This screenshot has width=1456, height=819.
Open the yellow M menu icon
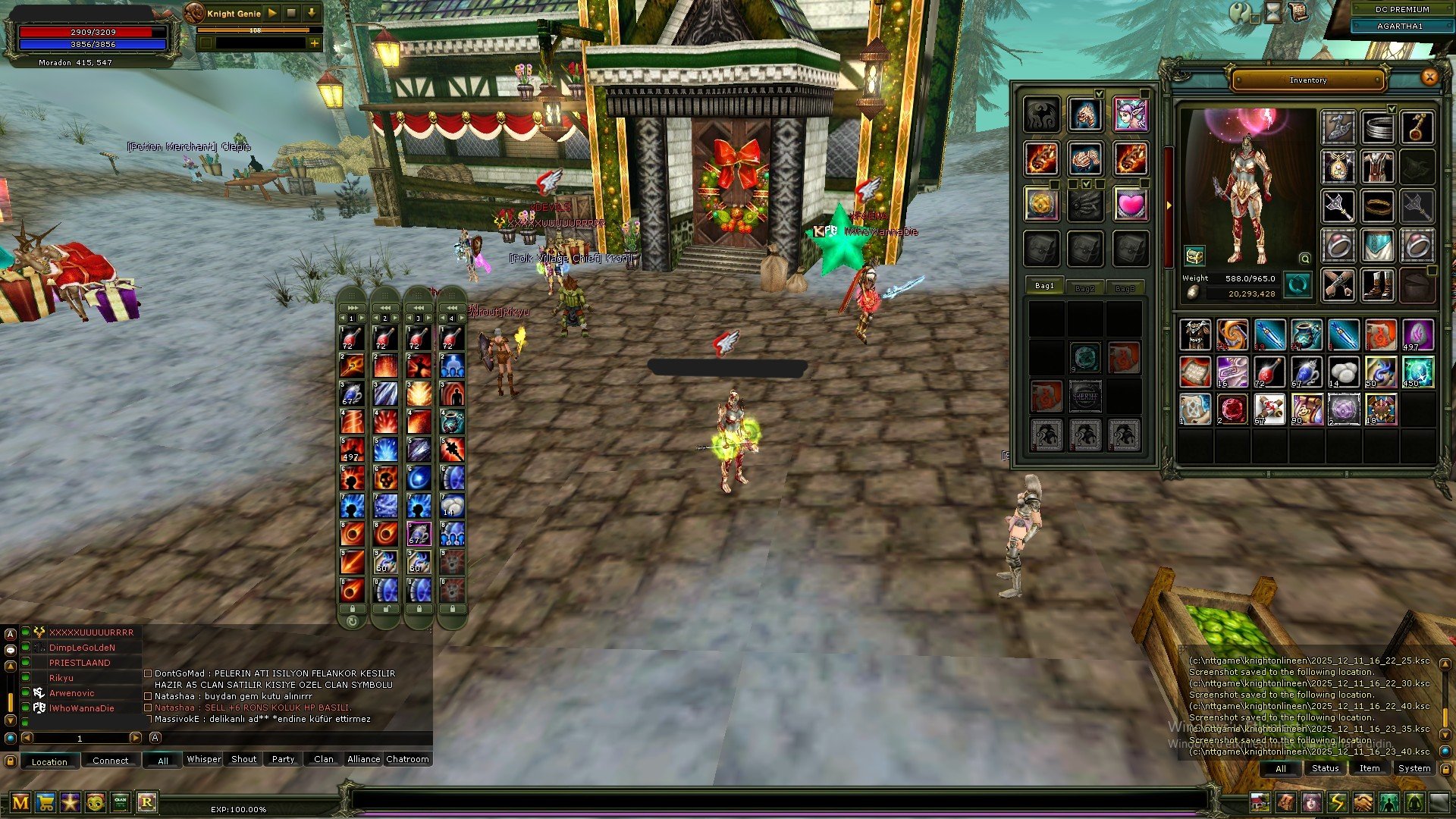click(x=20, y=802)
